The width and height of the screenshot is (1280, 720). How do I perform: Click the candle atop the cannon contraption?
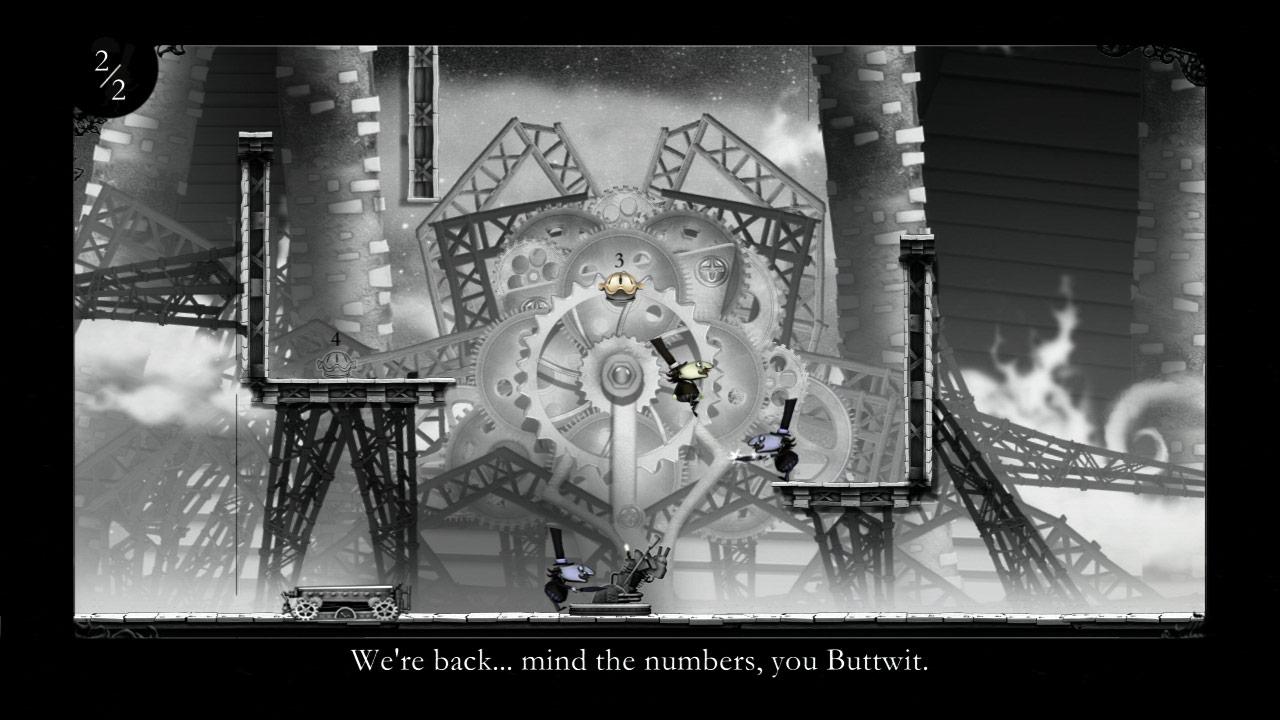click(x=625, y=548)
